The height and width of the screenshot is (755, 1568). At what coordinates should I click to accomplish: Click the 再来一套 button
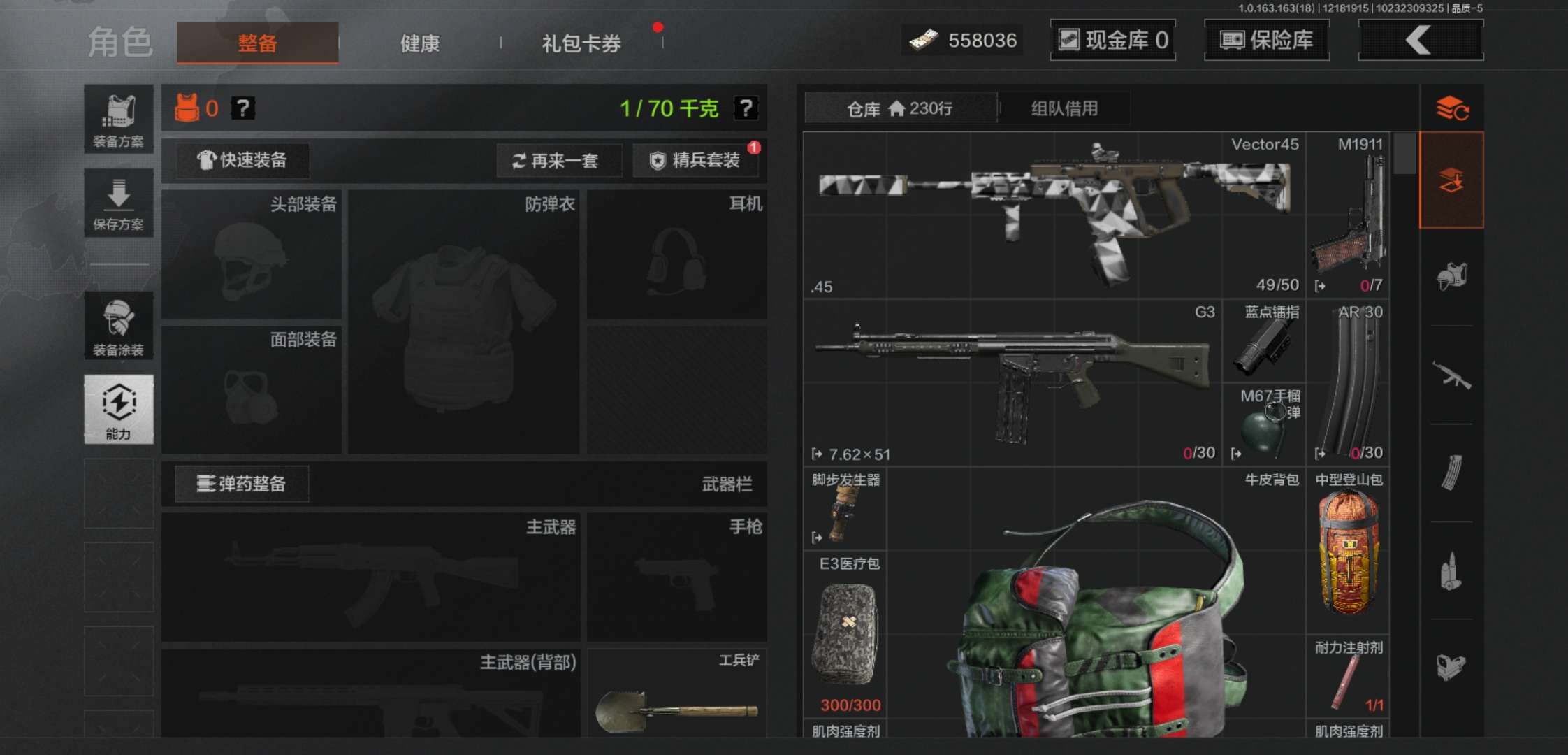pyautogui.click(x=559, y=161)
